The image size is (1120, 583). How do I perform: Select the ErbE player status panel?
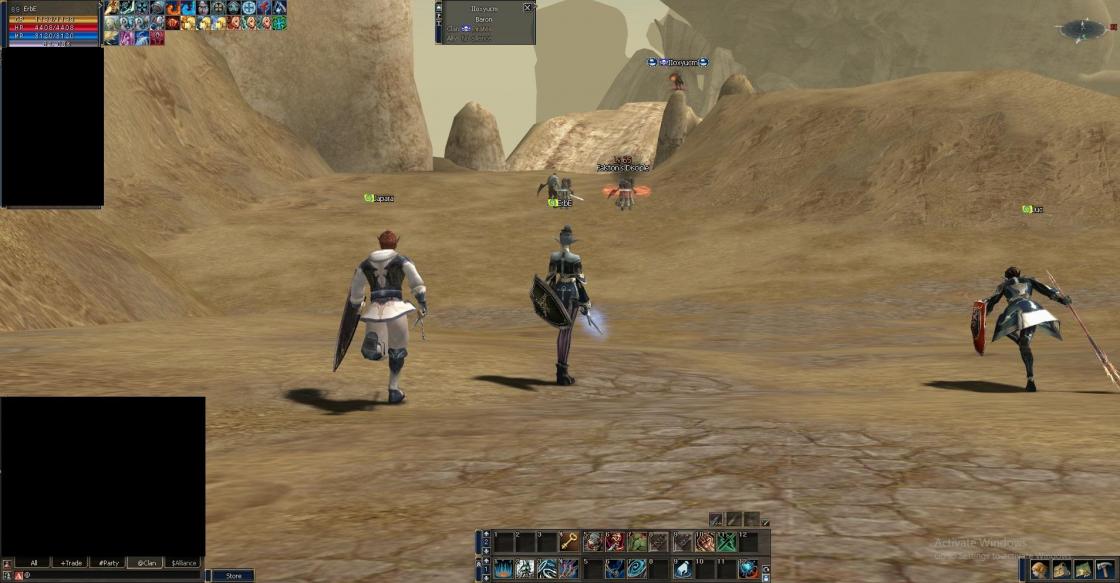50,26
